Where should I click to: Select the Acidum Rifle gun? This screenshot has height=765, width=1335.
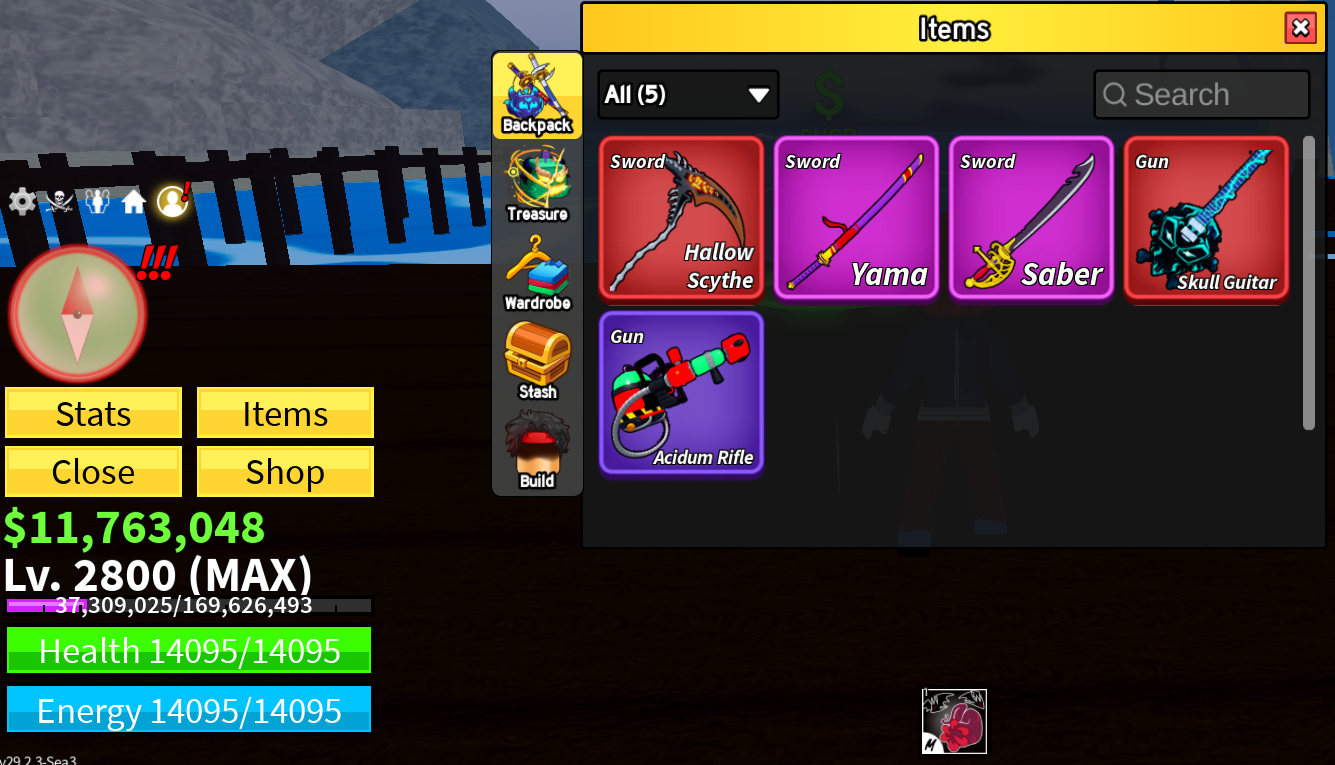[x=681, y=393]
